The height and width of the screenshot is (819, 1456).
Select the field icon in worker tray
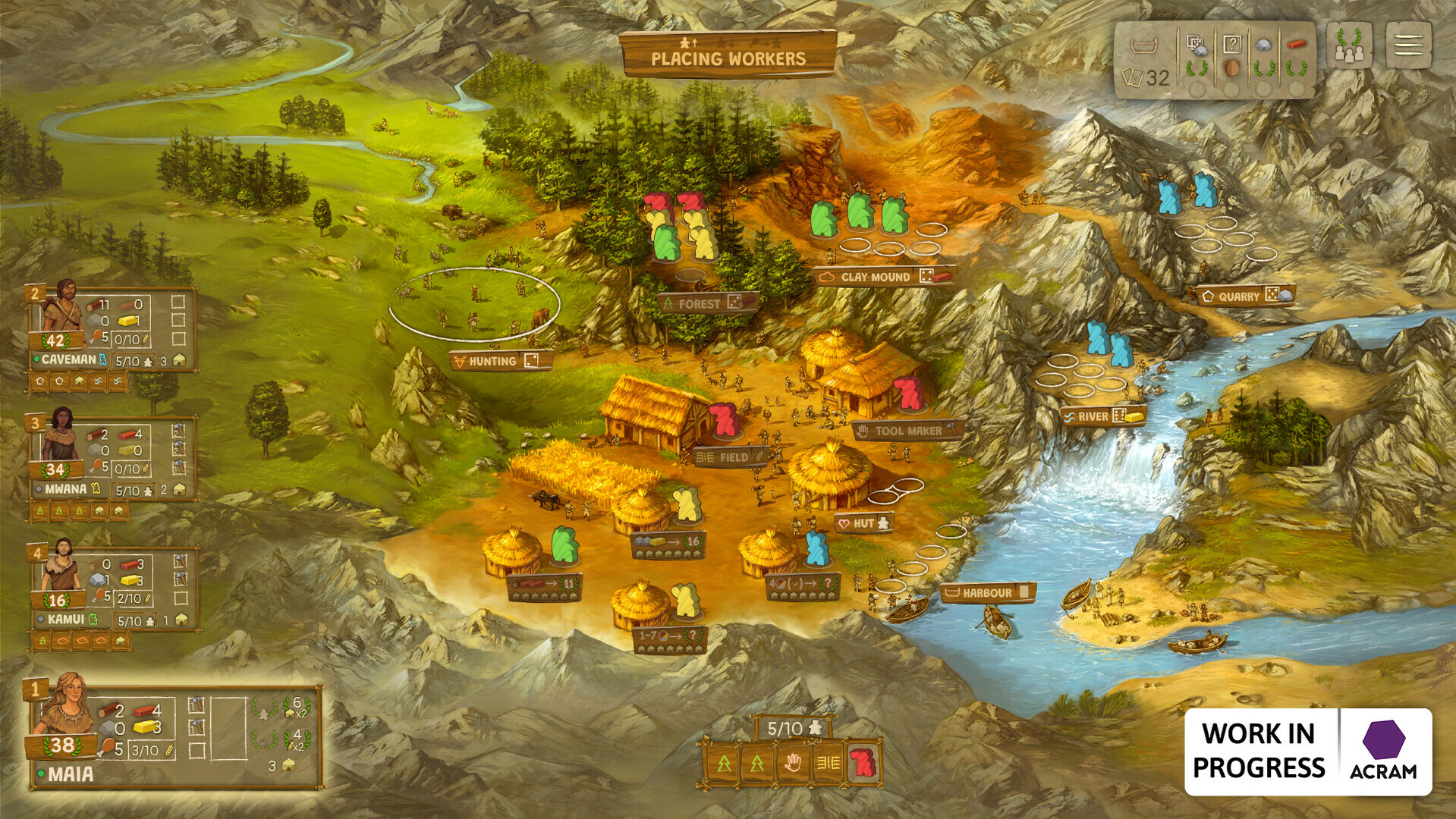point(827,763)
